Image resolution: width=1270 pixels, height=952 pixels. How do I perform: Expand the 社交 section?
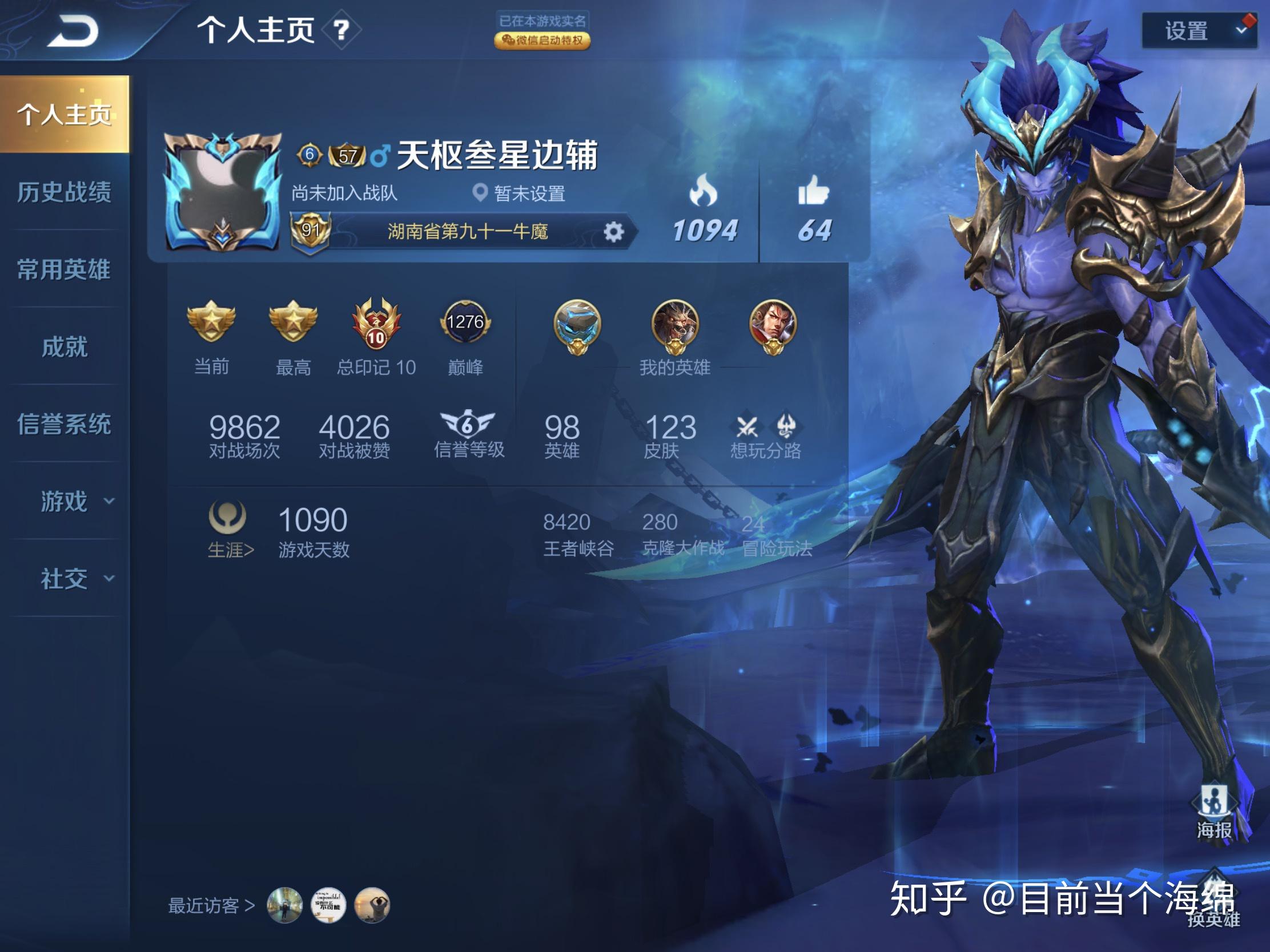75,579
